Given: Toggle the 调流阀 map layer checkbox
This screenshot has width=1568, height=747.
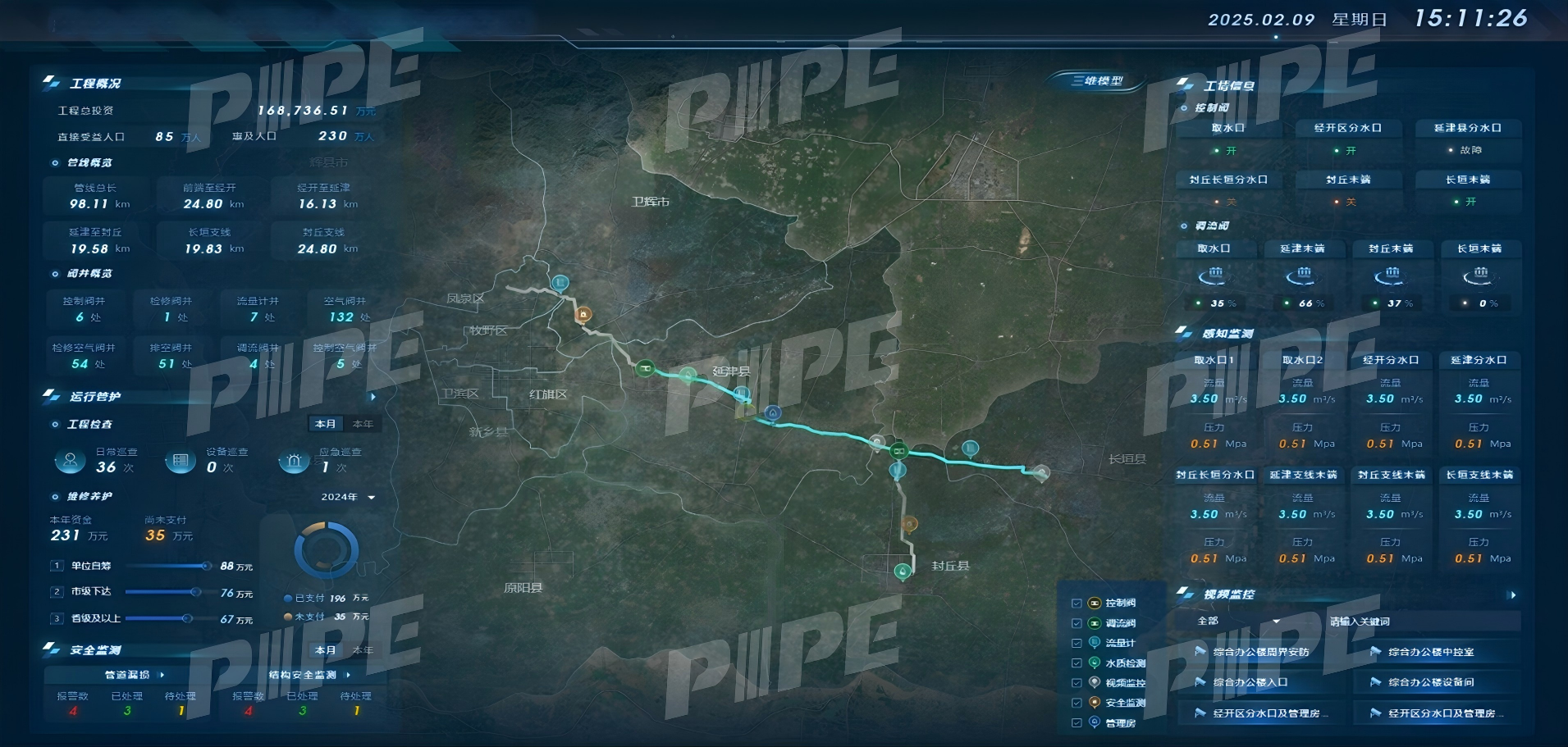Looking at the screenshot, I should pos(1077,623).
